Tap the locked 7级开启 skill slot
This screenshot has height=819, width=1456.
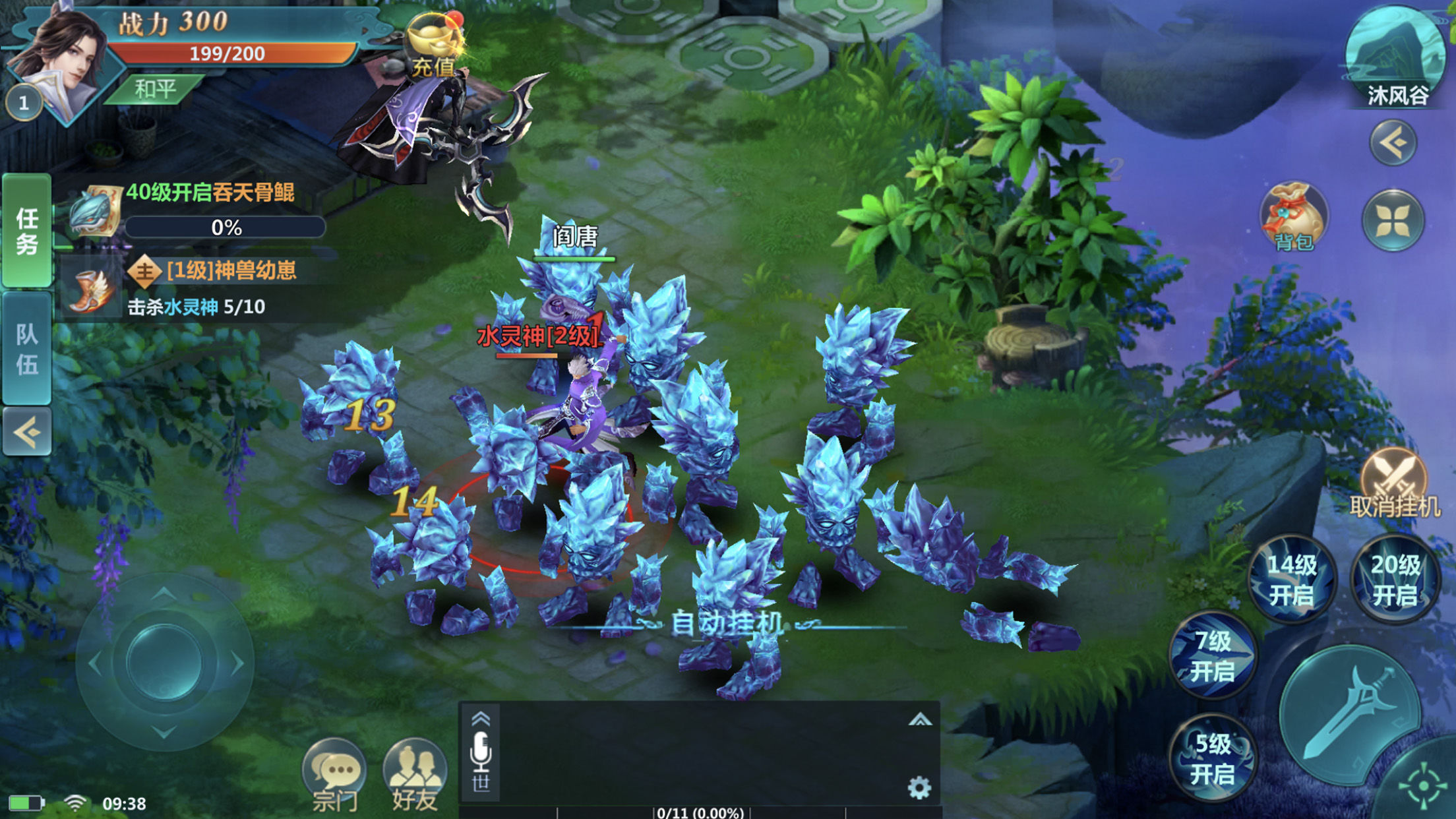click(x=1213, y=655)
